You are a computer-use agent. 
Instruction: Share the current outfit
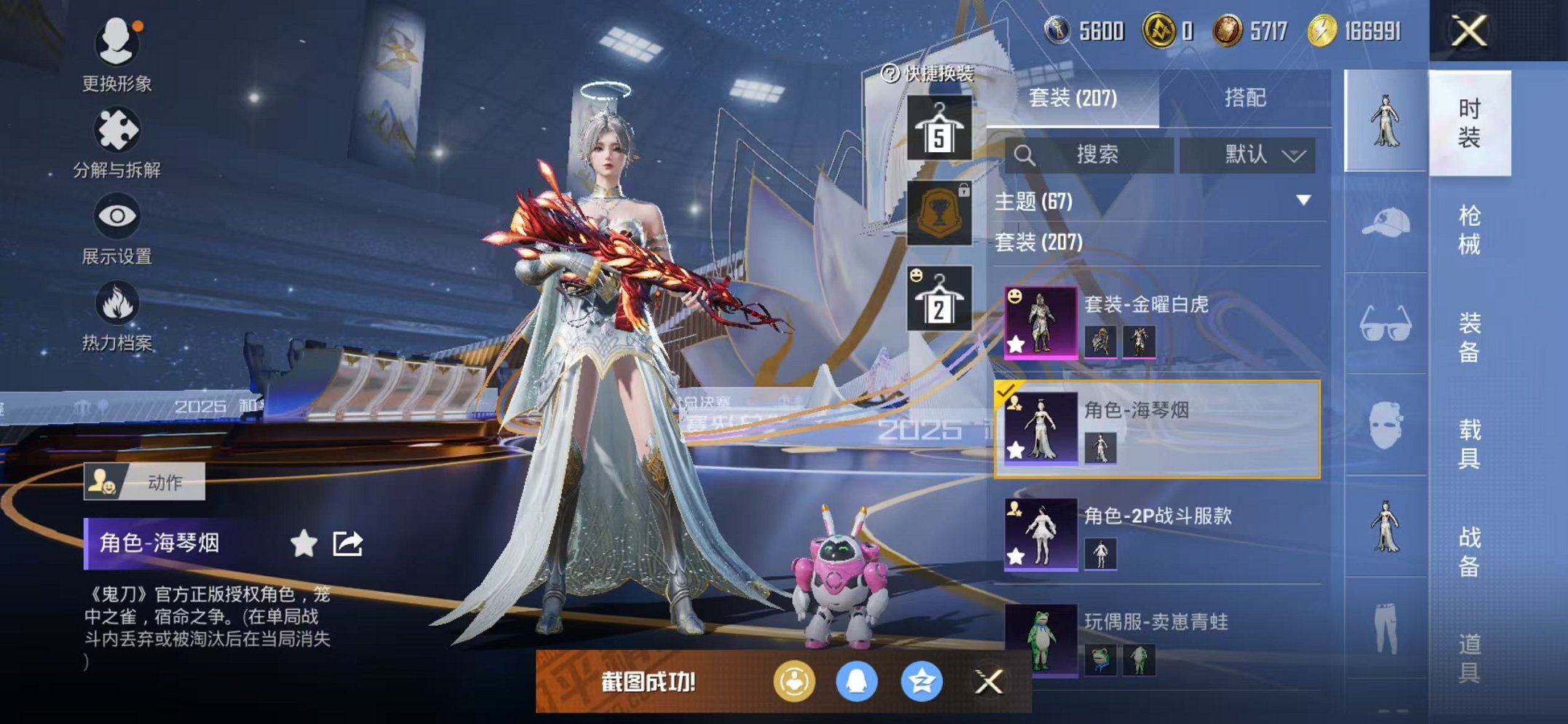point(348,543)
